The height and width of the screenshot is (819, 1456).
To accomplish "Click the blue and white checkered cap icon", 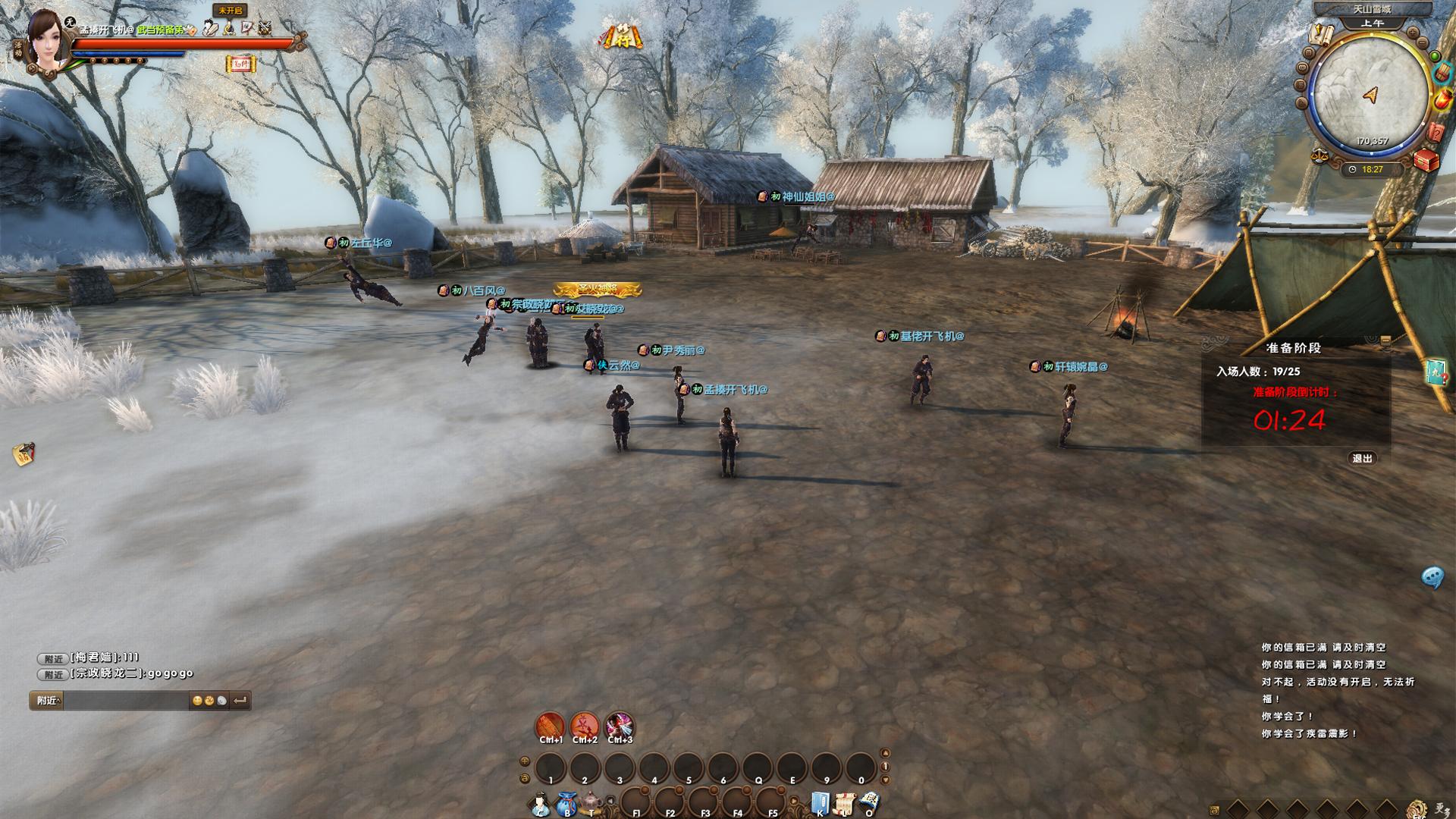I will tap(869, 802).
